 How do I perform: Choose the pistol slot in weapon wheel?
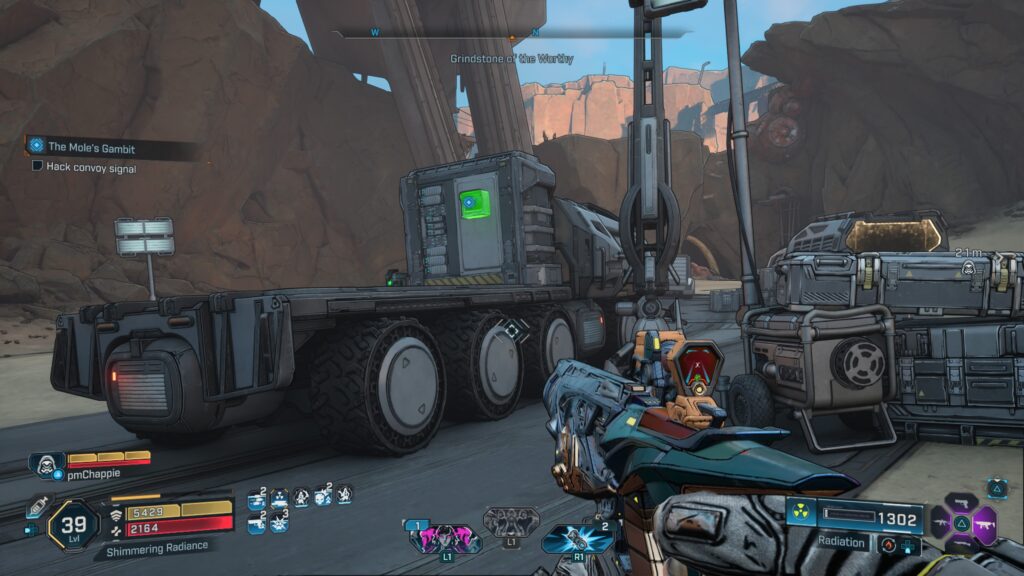point(961,500)
